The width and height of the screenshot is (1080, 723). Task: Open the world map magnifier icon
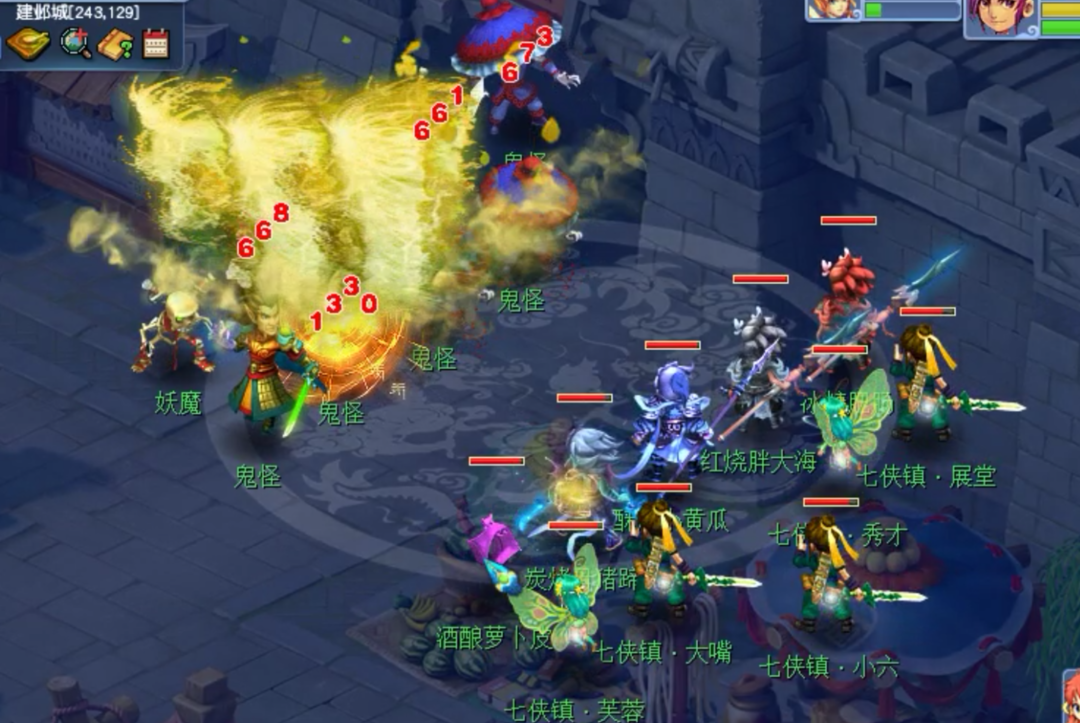tap(75, 43)
